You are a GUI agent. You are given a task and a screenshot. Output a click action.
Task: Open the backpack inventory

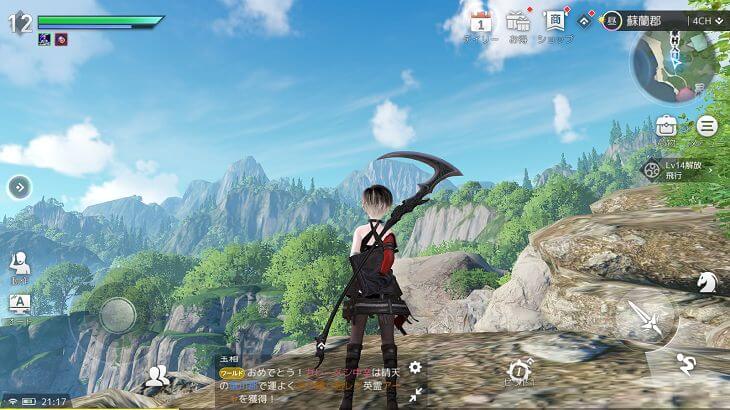(667, 126)
